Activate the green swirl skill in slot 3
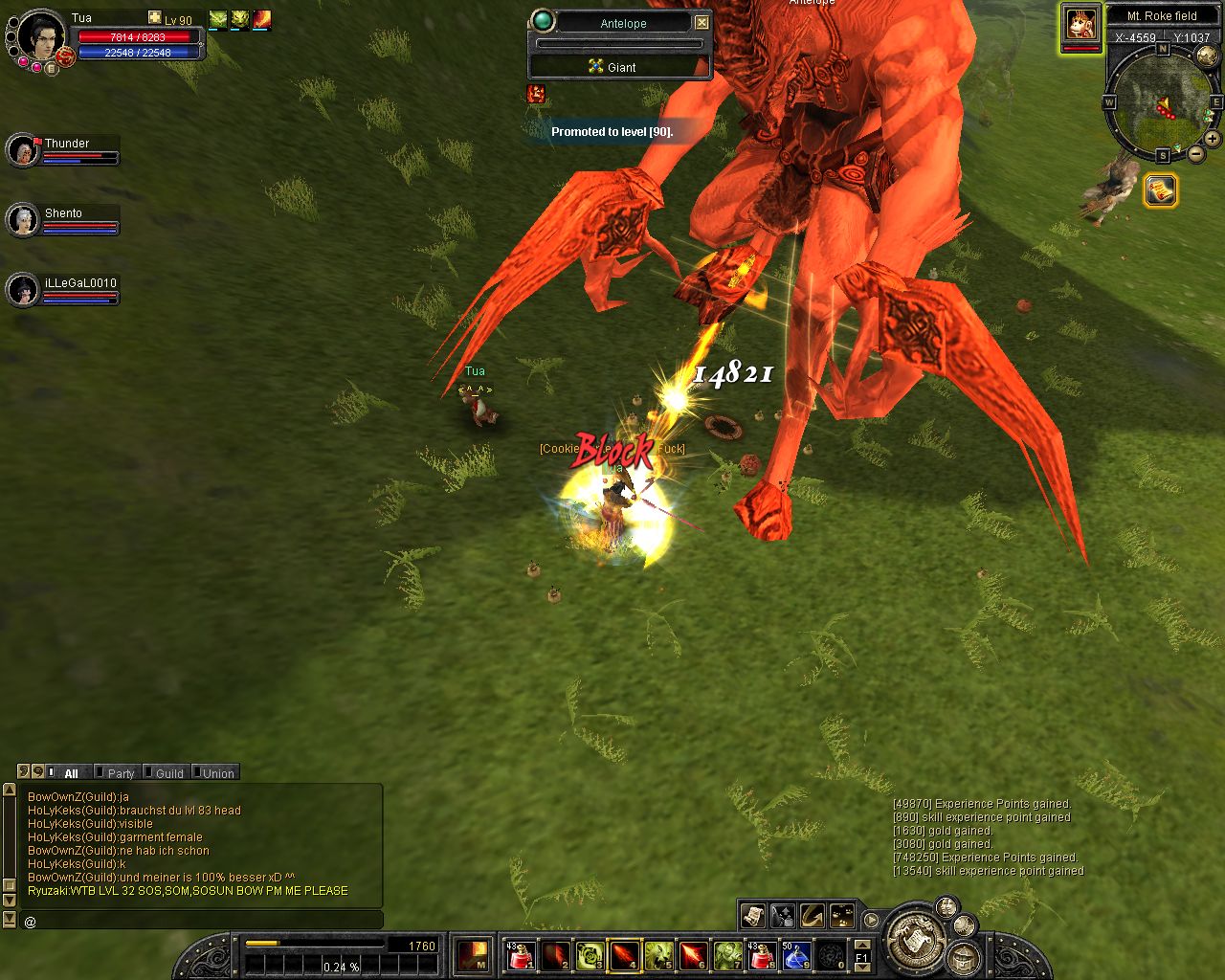1225x980 pixels. point(590,955)
